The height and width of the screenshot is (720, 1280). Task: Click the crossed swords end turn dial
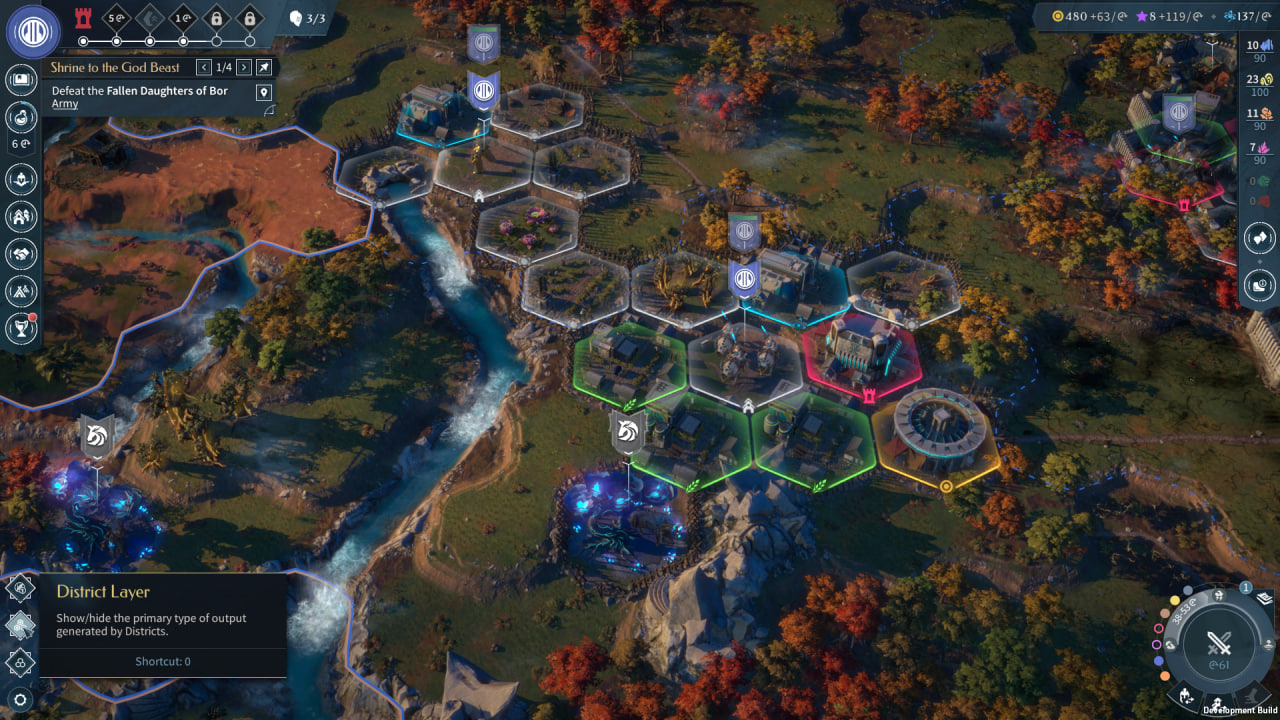coord(1218,644)
